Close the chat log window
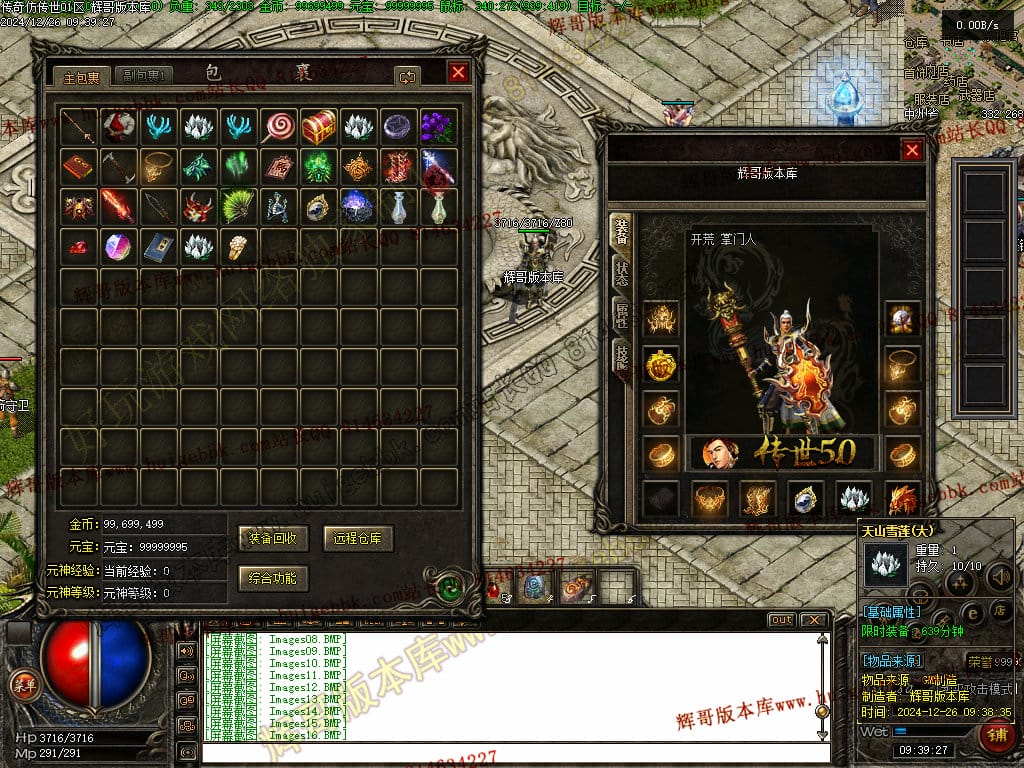The width and height of the screenshot is (1024, 768). 815,620
